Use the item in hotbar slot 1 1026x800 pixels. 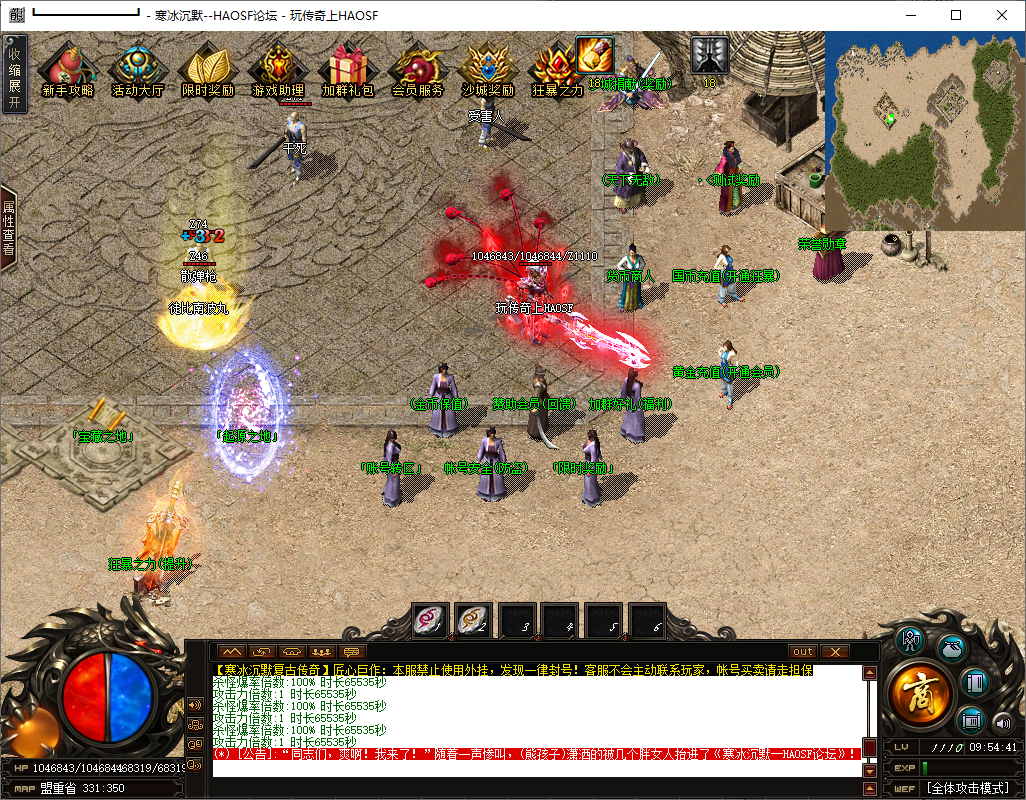tap(431, 621)
